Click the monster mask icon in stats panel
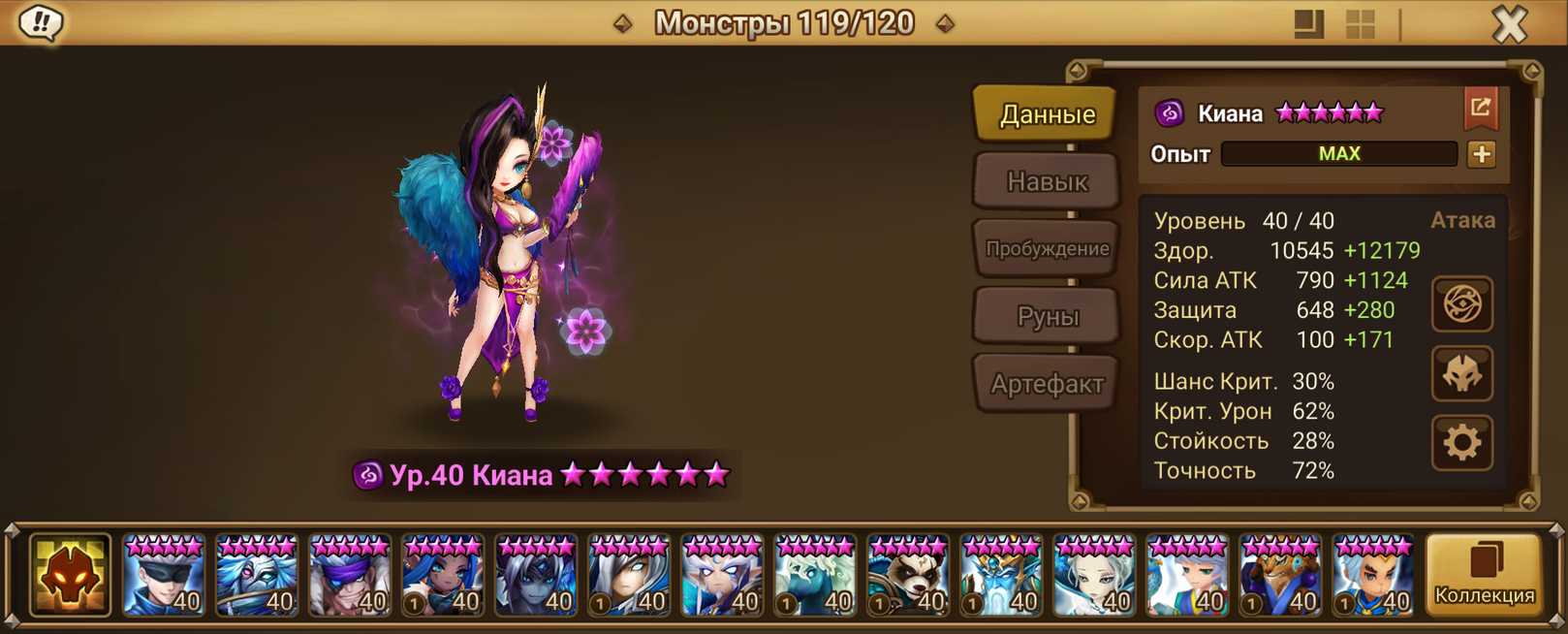The height and width of the screenshot is (634, 1568). pos(1461,374)
